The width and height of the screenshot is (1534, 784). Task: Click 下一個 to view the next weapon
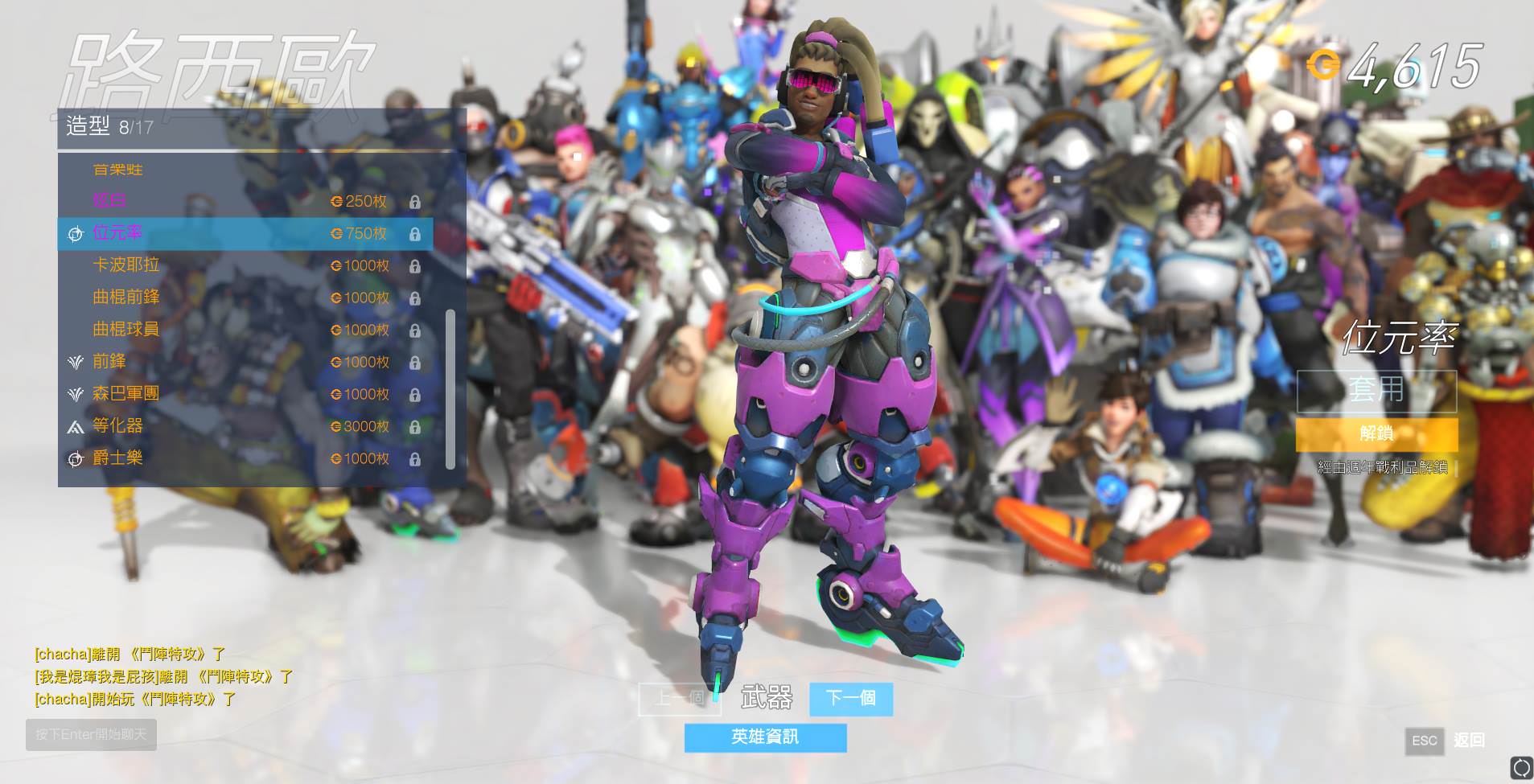pos(851,699)
